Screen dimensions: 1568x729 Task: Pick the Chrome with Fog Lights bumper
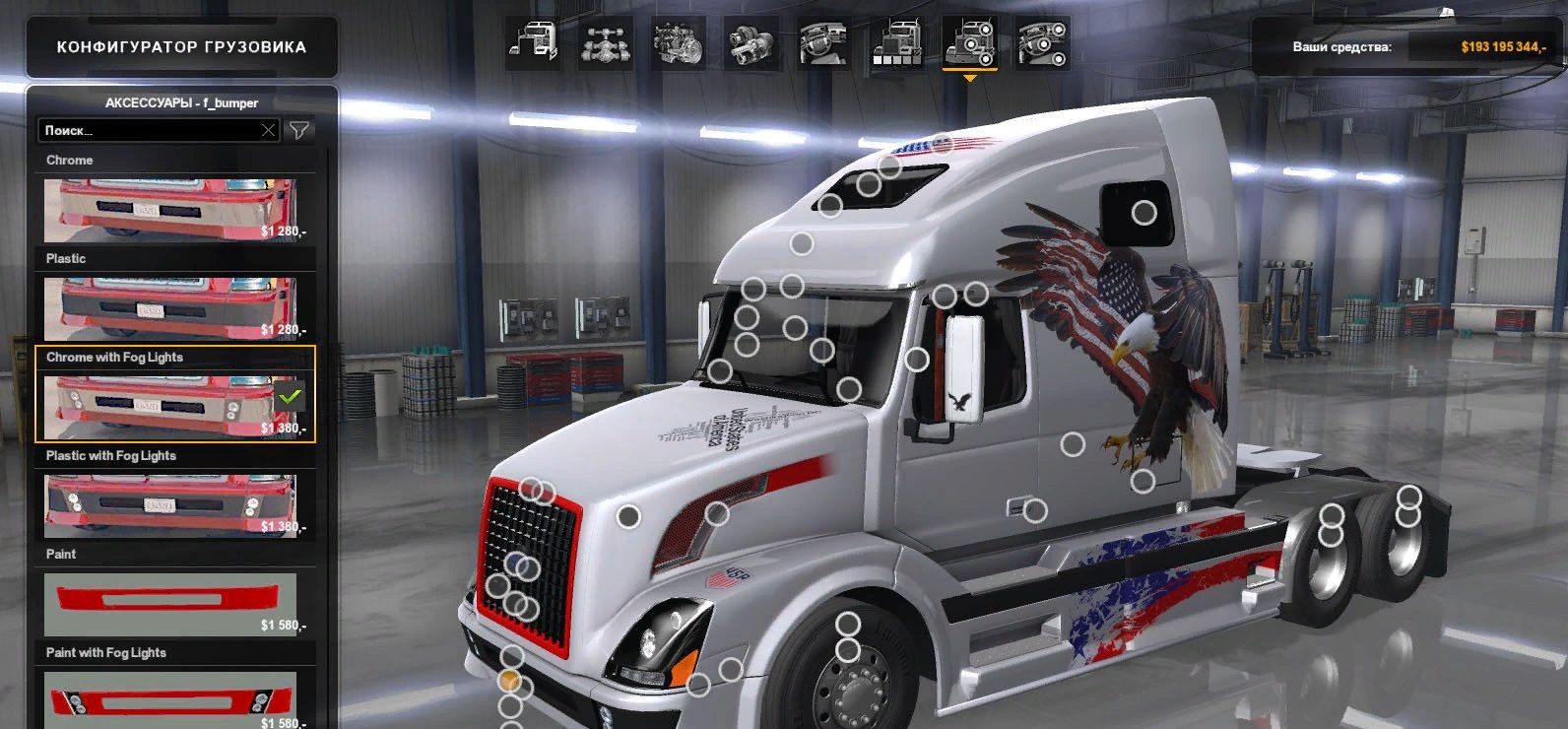[169, 406]
